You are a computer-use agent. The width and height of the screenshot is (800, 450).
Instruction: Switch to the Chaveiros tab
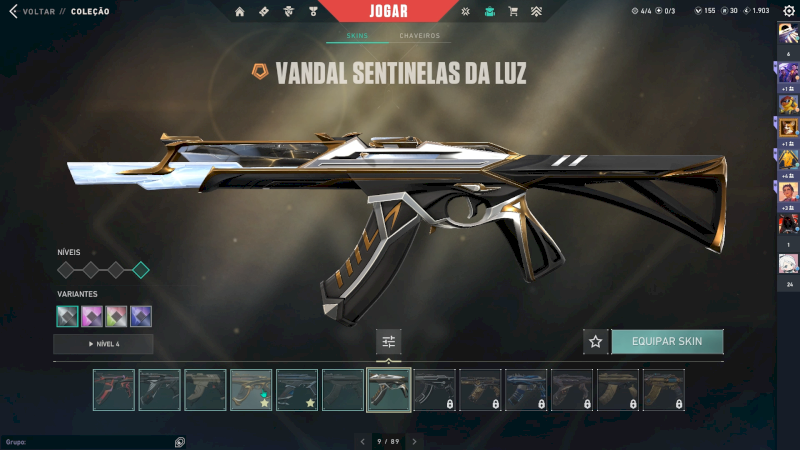click(419, 36)
